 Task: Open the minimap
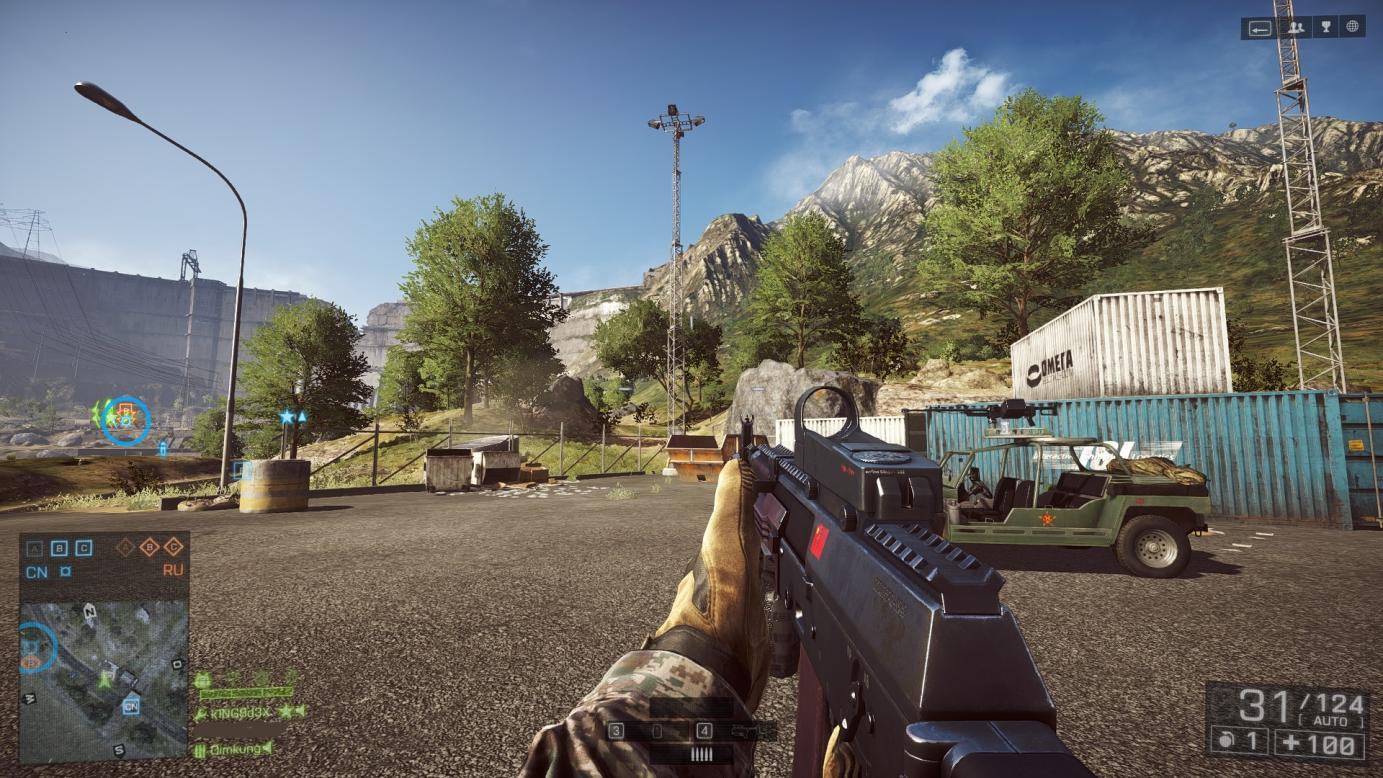(x=104, y=680)
